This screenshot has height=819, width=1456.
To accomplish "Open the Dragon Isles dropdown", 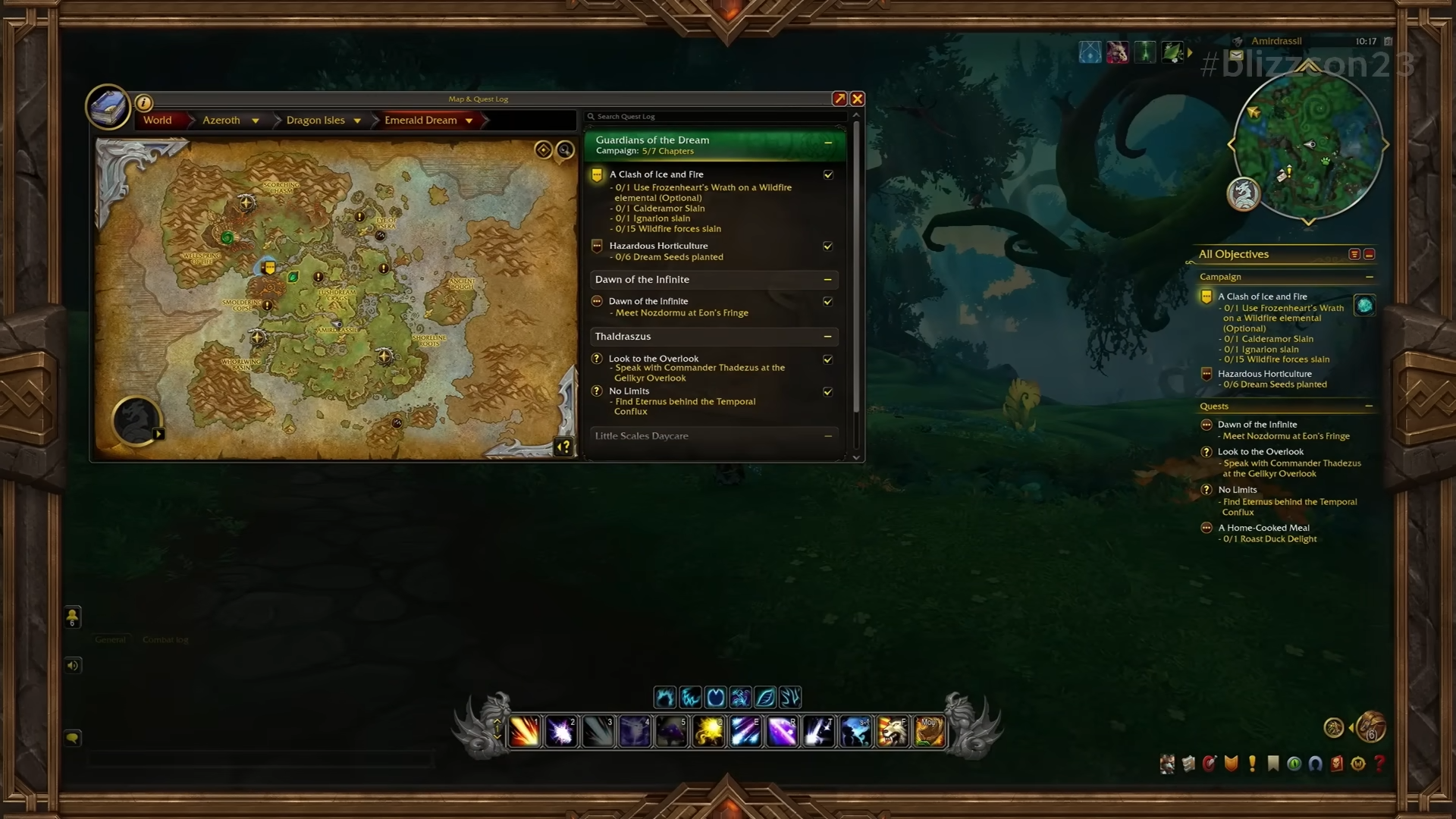I will (x=357, y=121).
